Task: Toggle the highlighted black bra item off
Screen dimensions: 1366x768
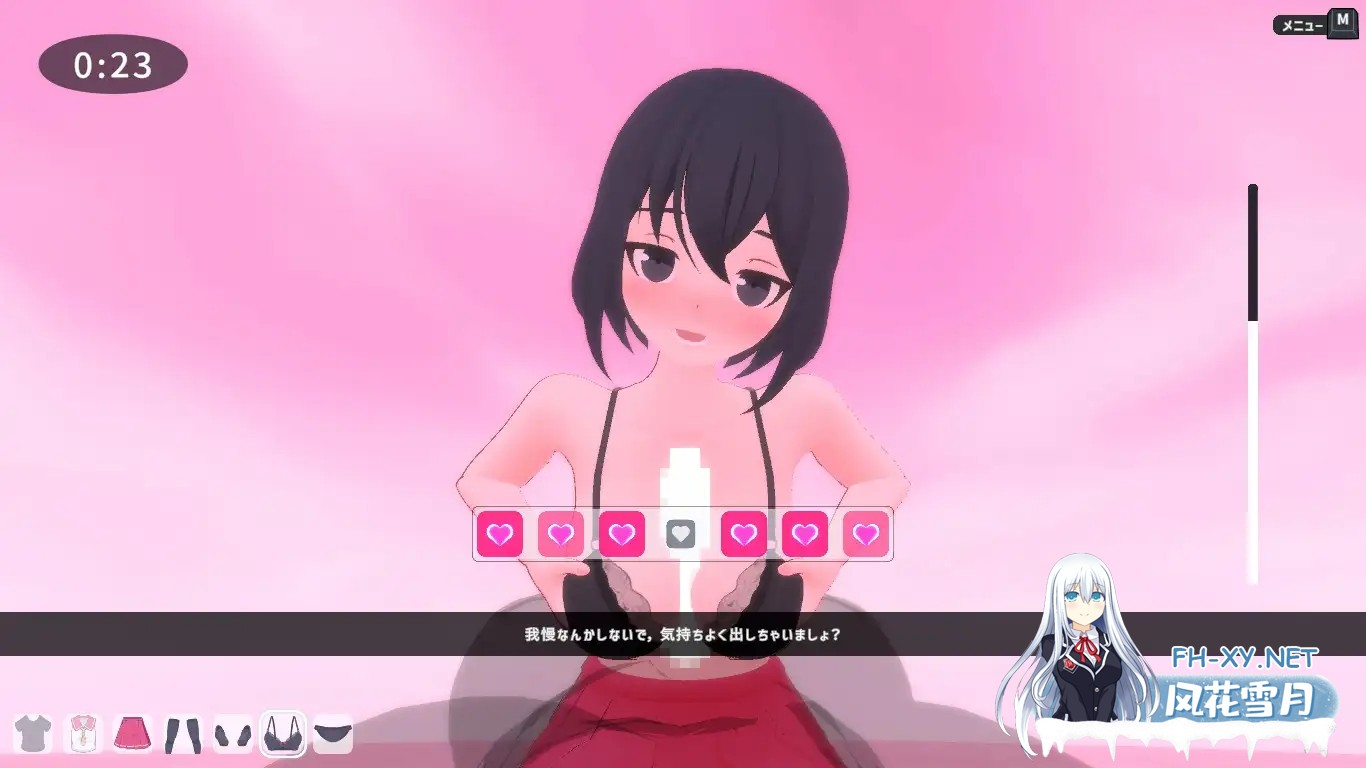Action: pos(281,735)
